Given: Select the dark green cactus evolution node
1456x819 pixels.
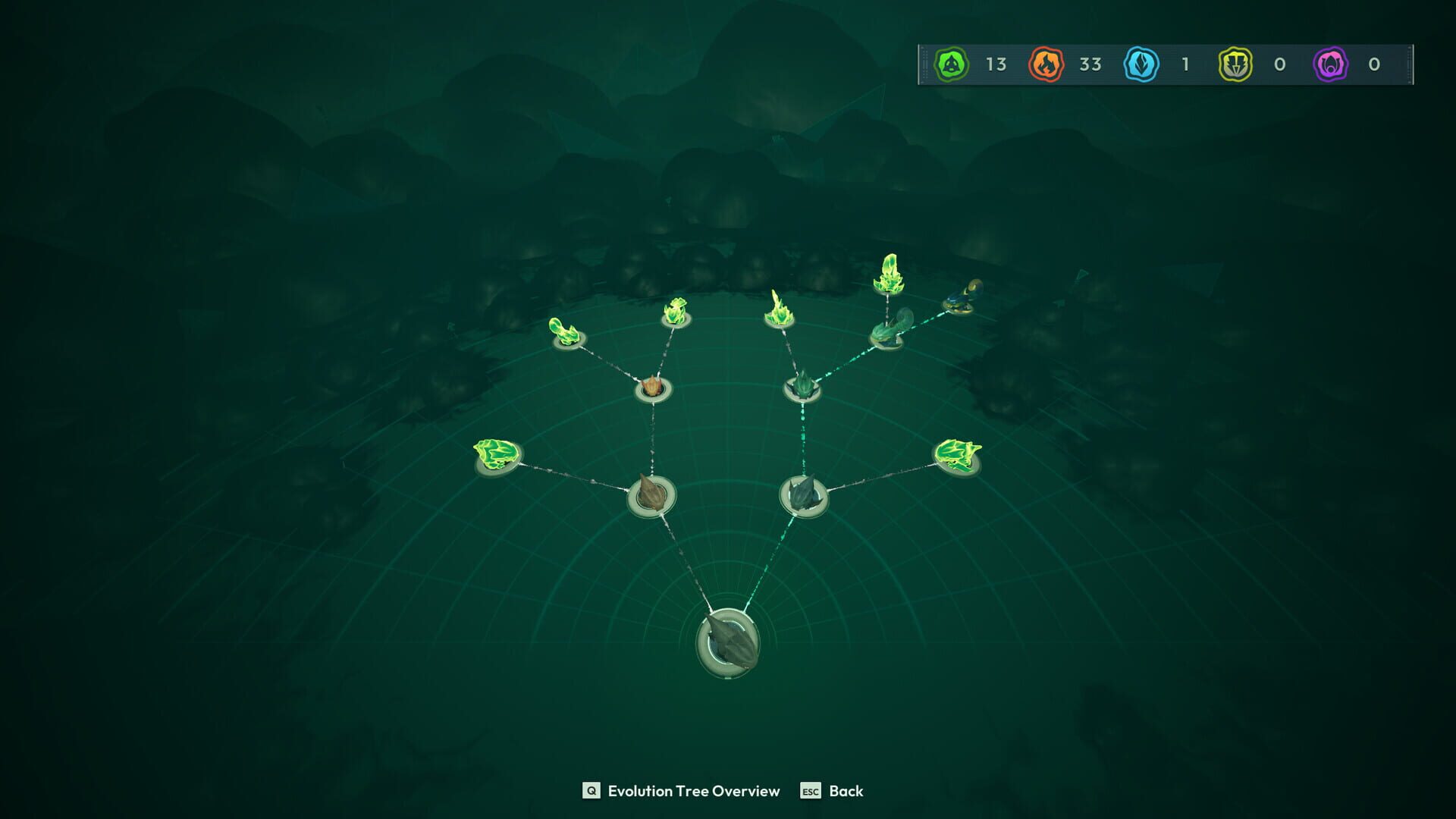Looking at the screenshot, I should pyautogui.click(x=802, y=388).
